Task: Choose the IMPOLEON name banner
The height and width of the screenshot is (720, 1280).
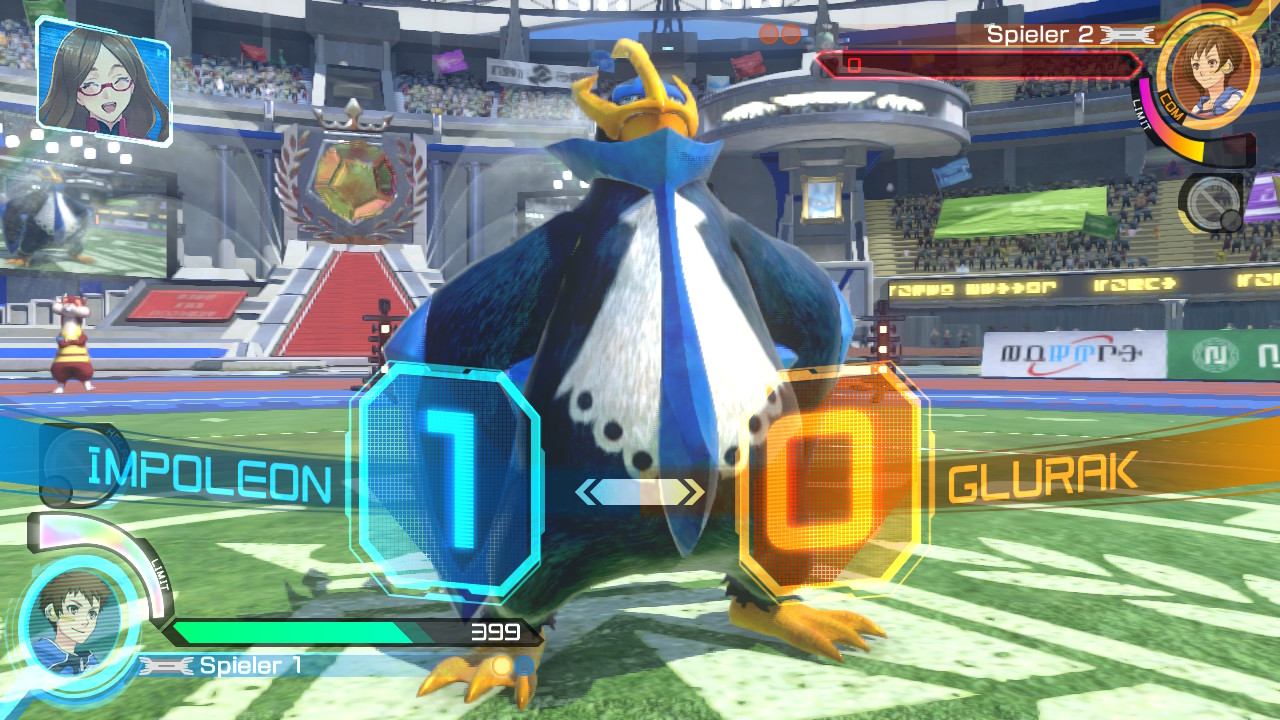Action: click(x=209, y=479)
